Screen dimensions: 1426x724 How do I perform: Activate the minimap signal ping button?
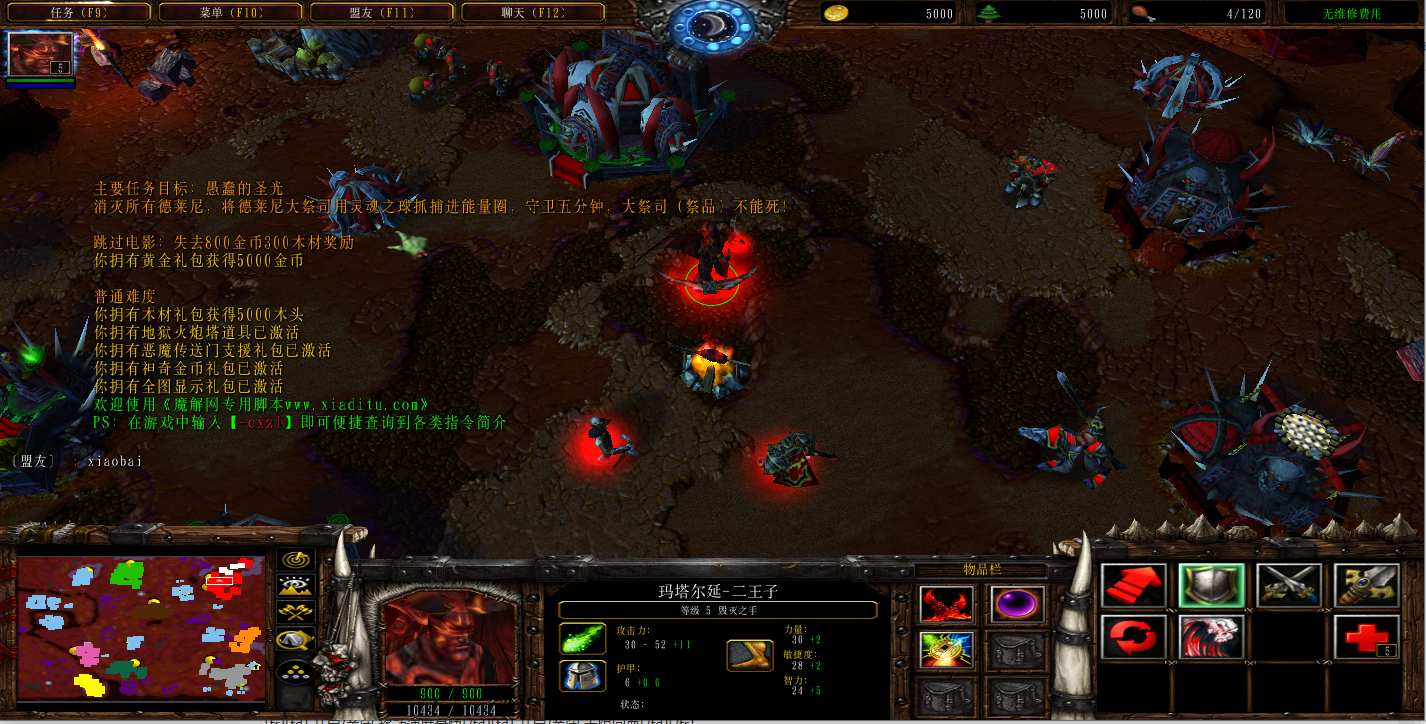point(295,560)
